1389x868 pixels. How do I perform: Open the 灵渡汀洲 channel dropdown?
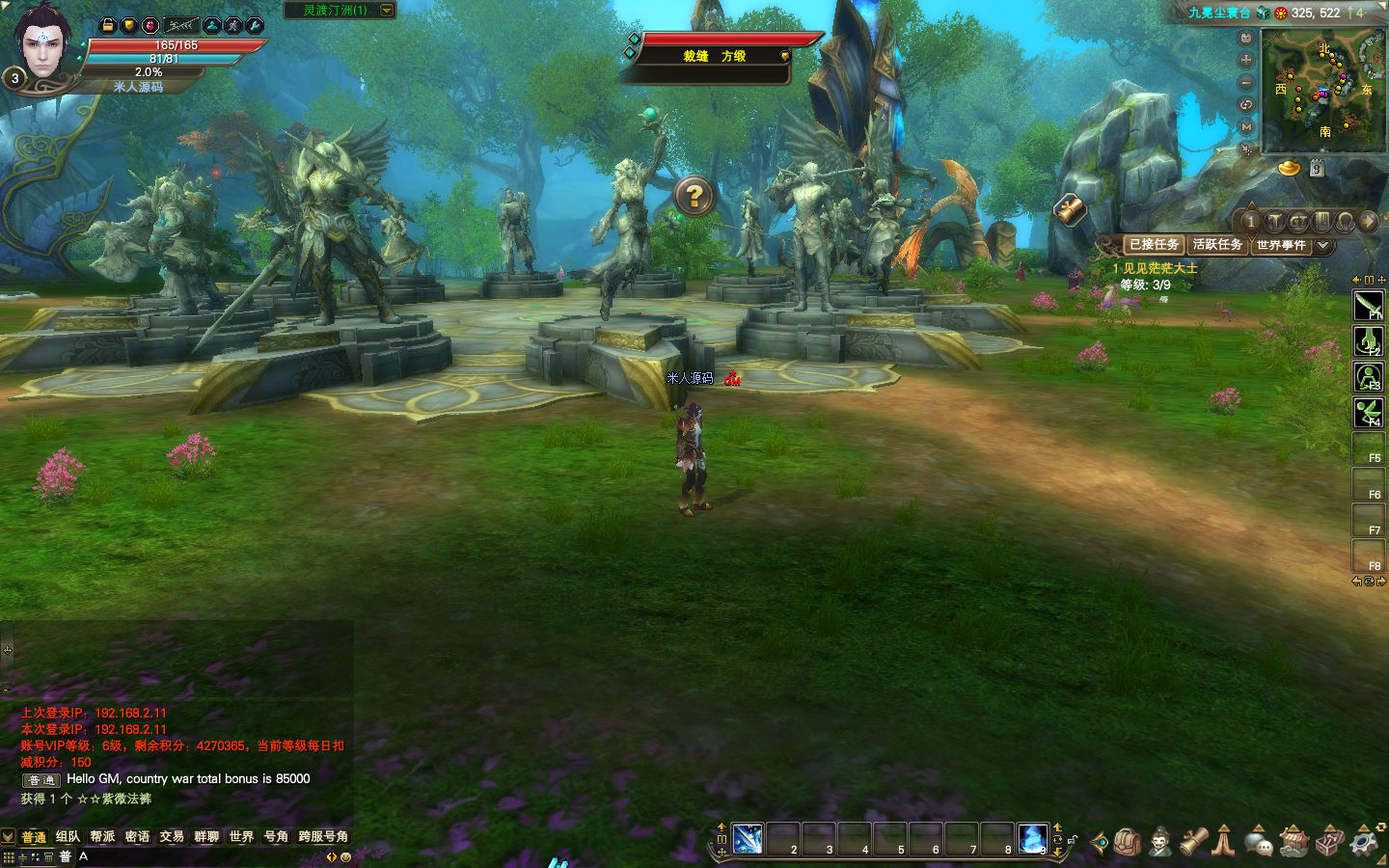point(387,11)
